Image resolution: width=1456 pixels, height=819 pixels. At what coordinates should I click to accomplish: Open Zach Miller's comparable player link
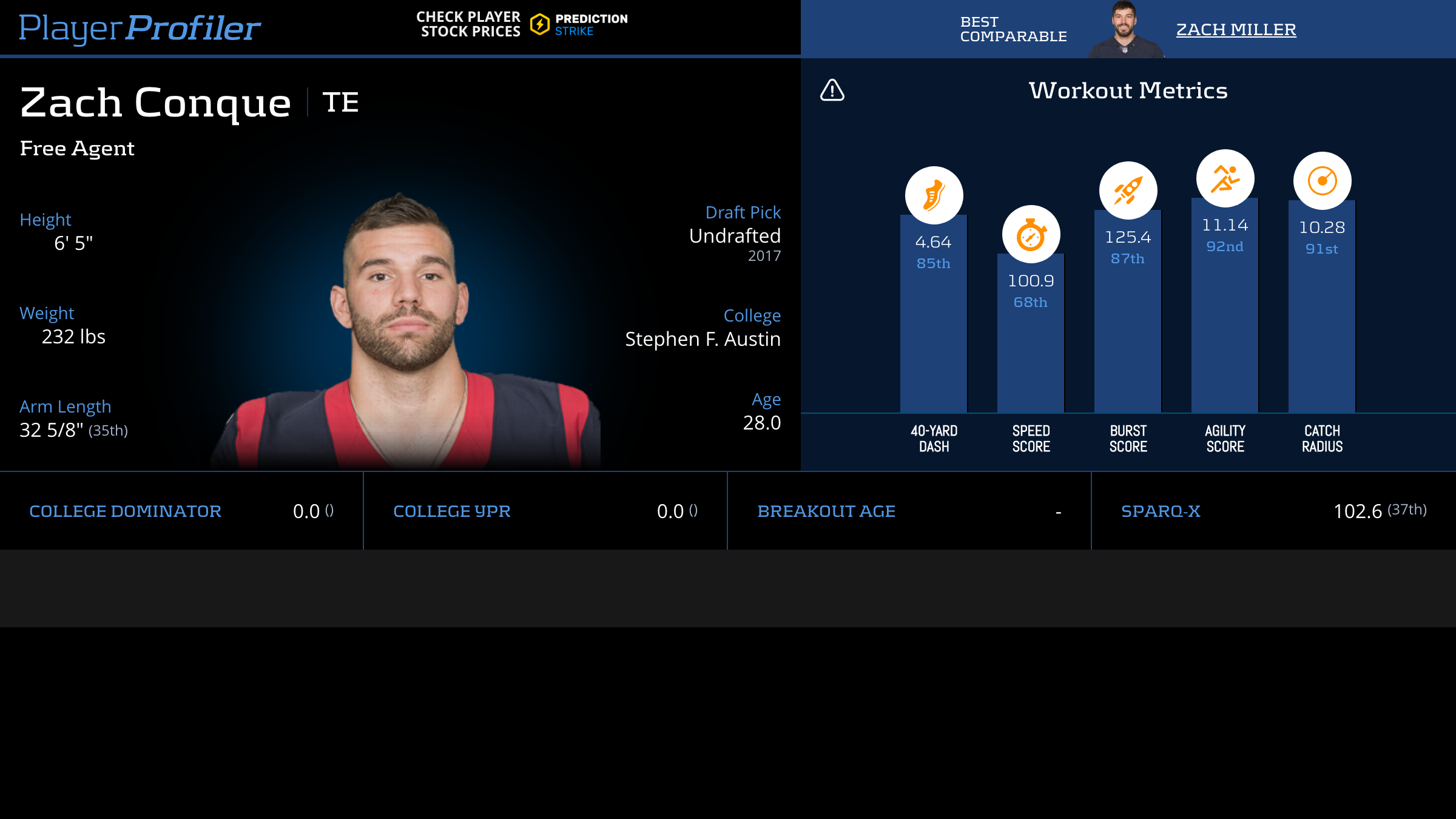1236,29
